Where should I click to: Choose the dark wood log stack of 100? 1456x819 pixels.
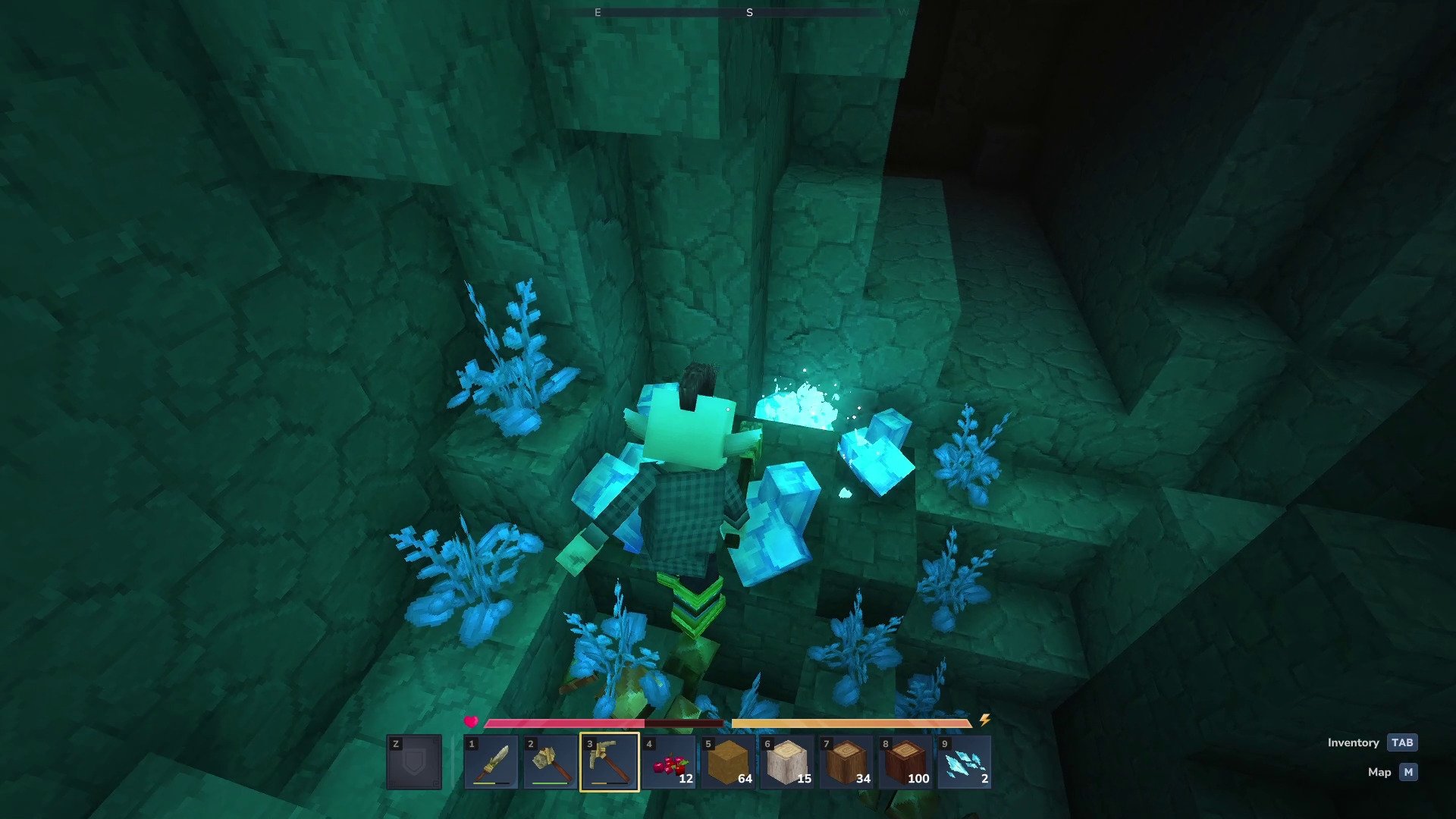click(905, 762)
